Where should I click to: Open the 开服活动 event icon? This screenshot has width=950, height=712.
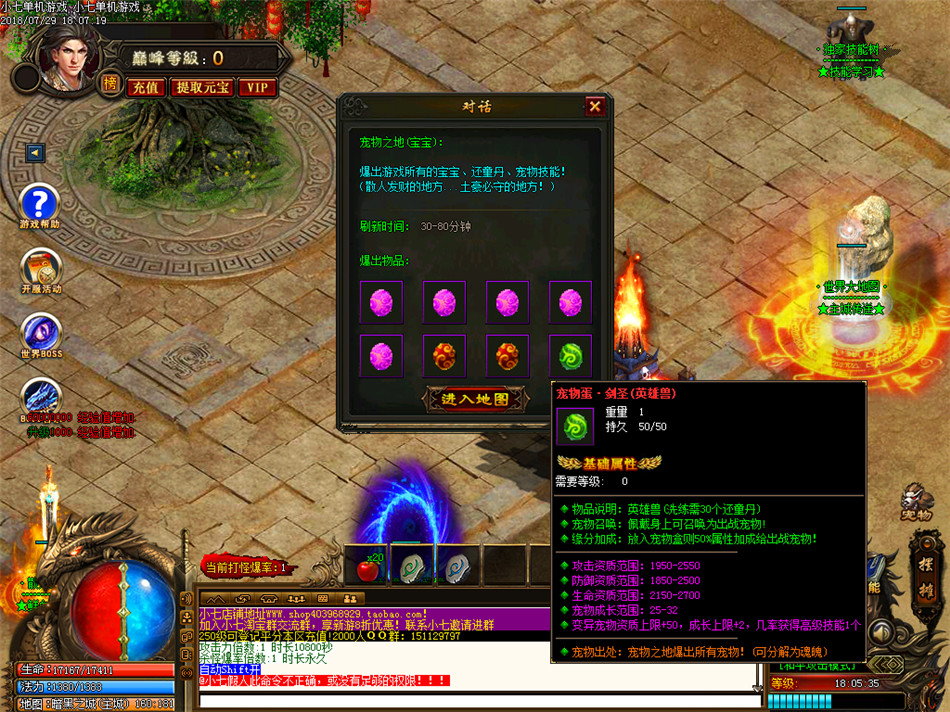pyautogui.click(x=41, y=267)
